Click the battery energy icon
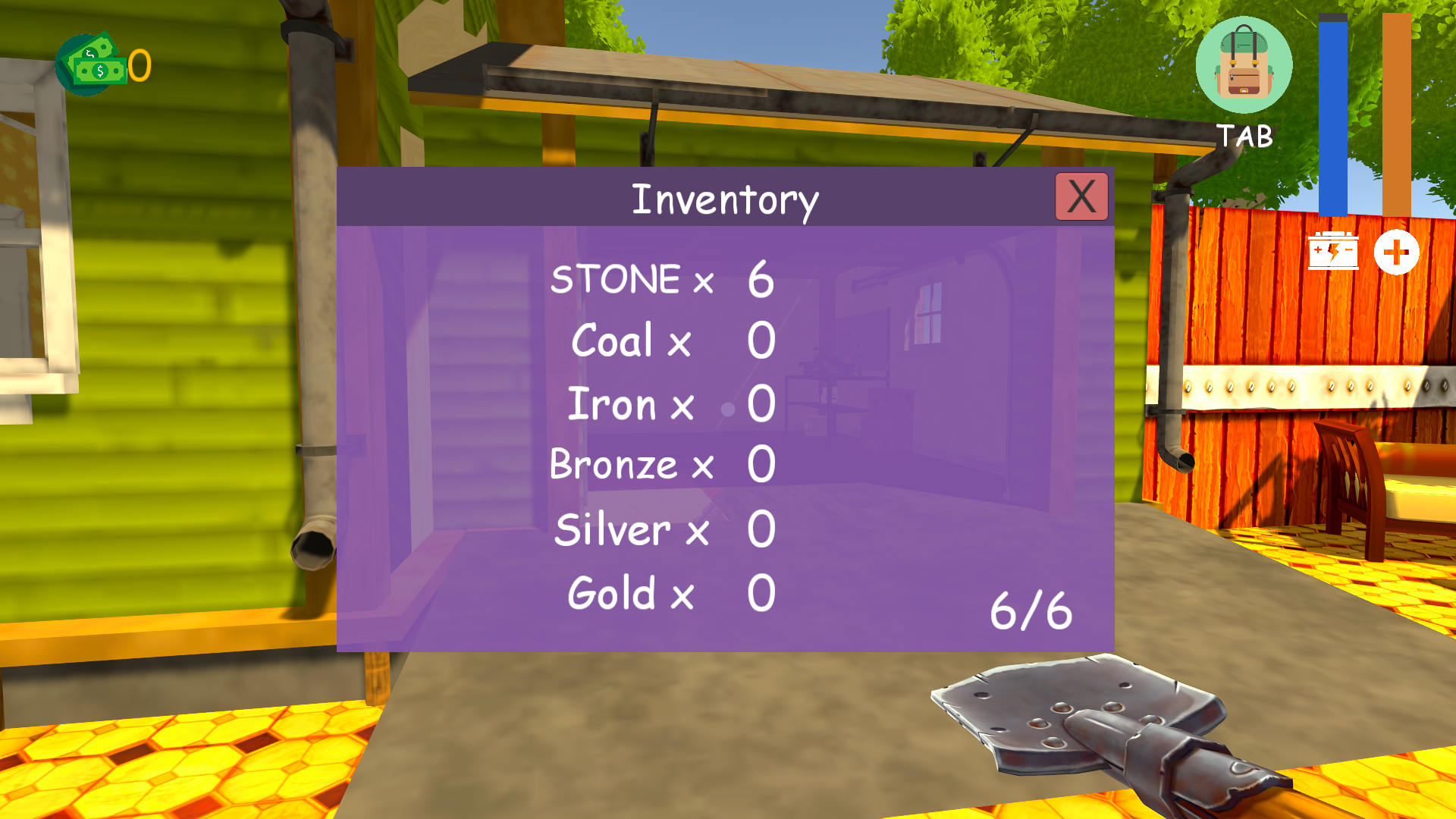Screen dimensions: 1456x819 1334,249
